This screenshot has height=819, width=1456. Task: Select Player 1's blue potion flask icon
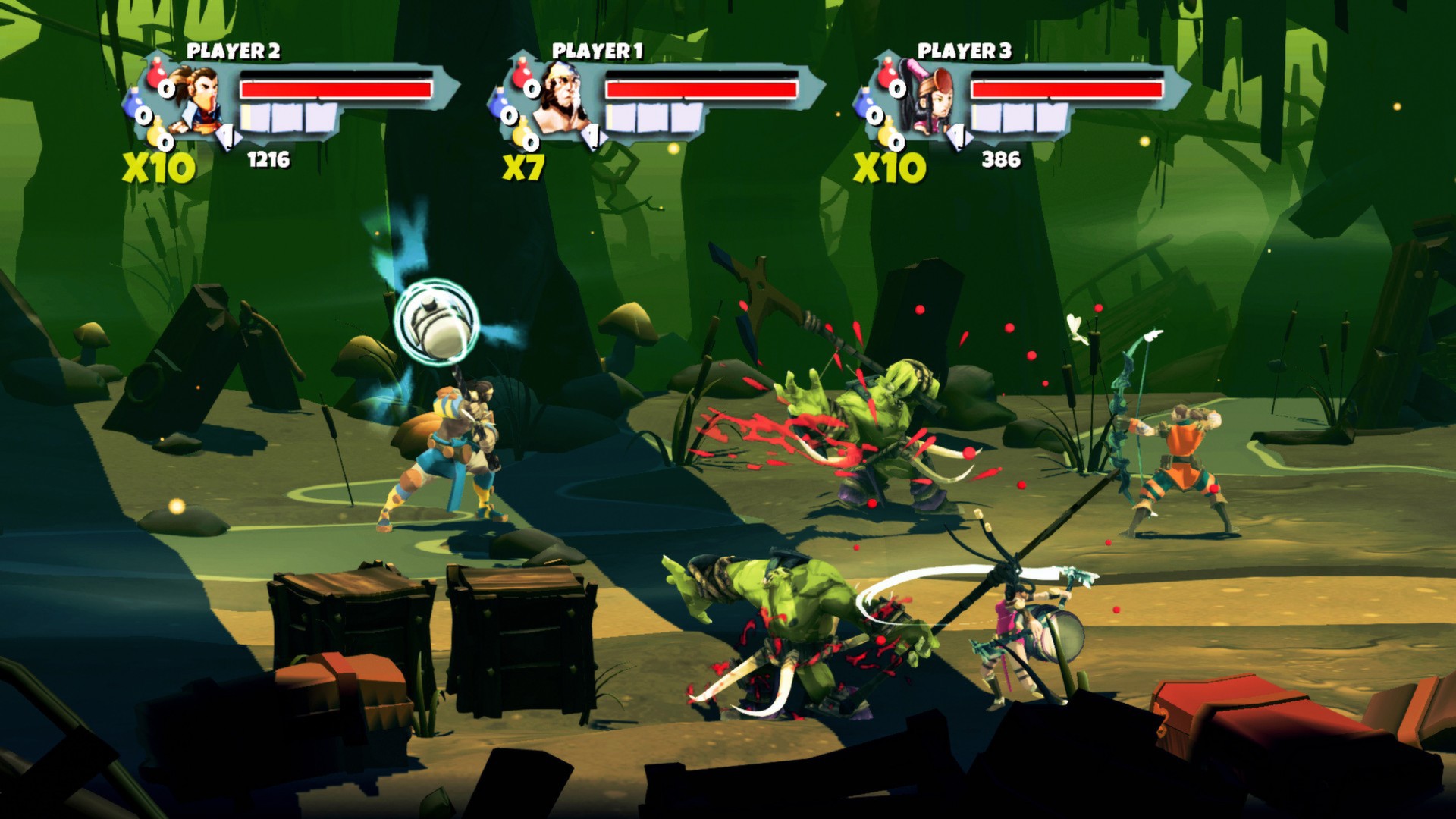click(498, 105)
